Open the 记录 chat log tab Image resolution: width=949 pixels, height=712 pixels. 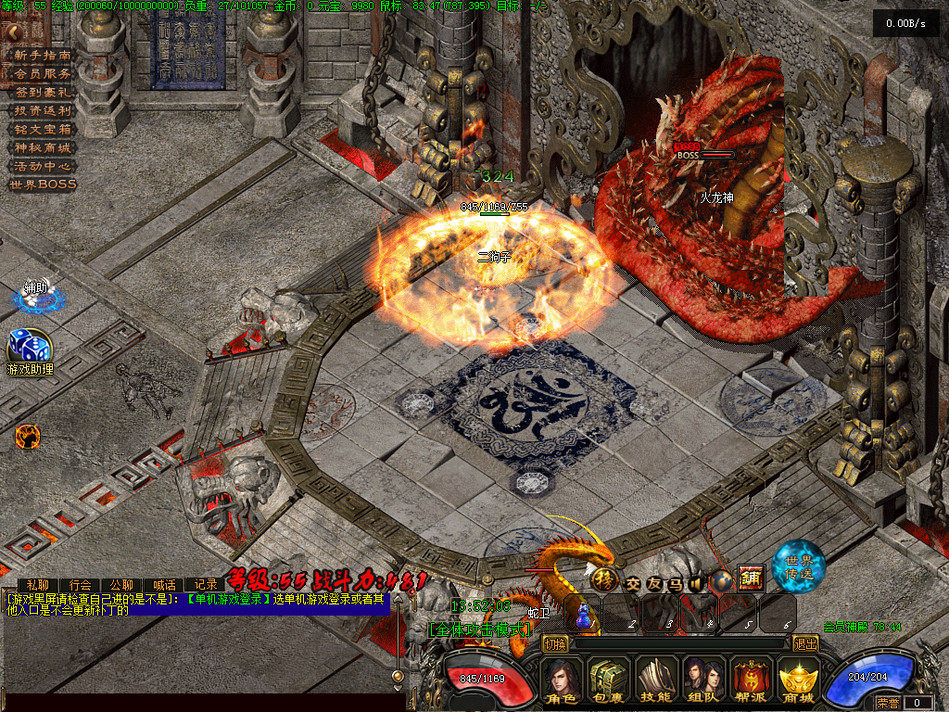coord(206,584)
